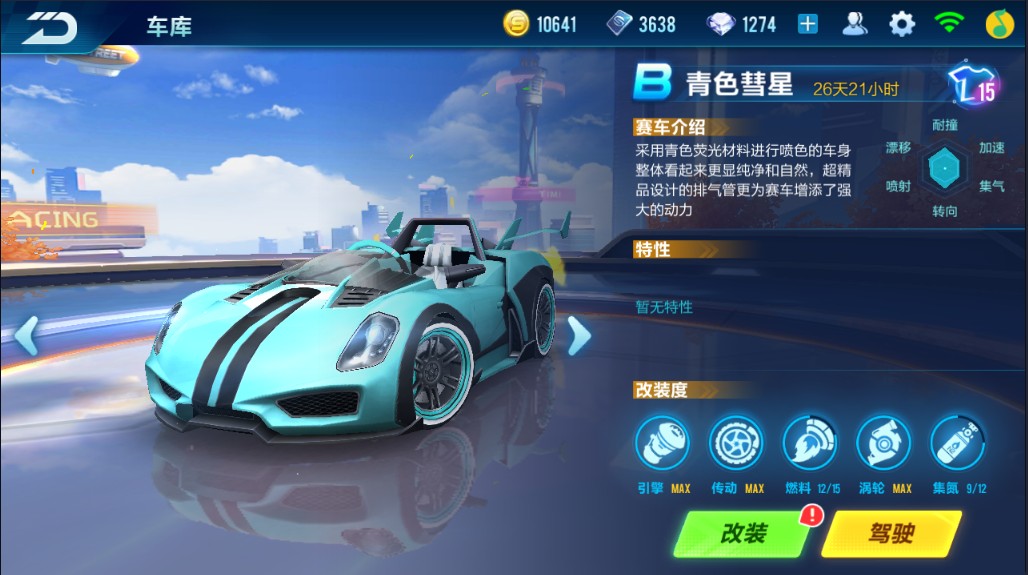
Task: Tap the blue ticket currency icon
Action: point(620,25)
